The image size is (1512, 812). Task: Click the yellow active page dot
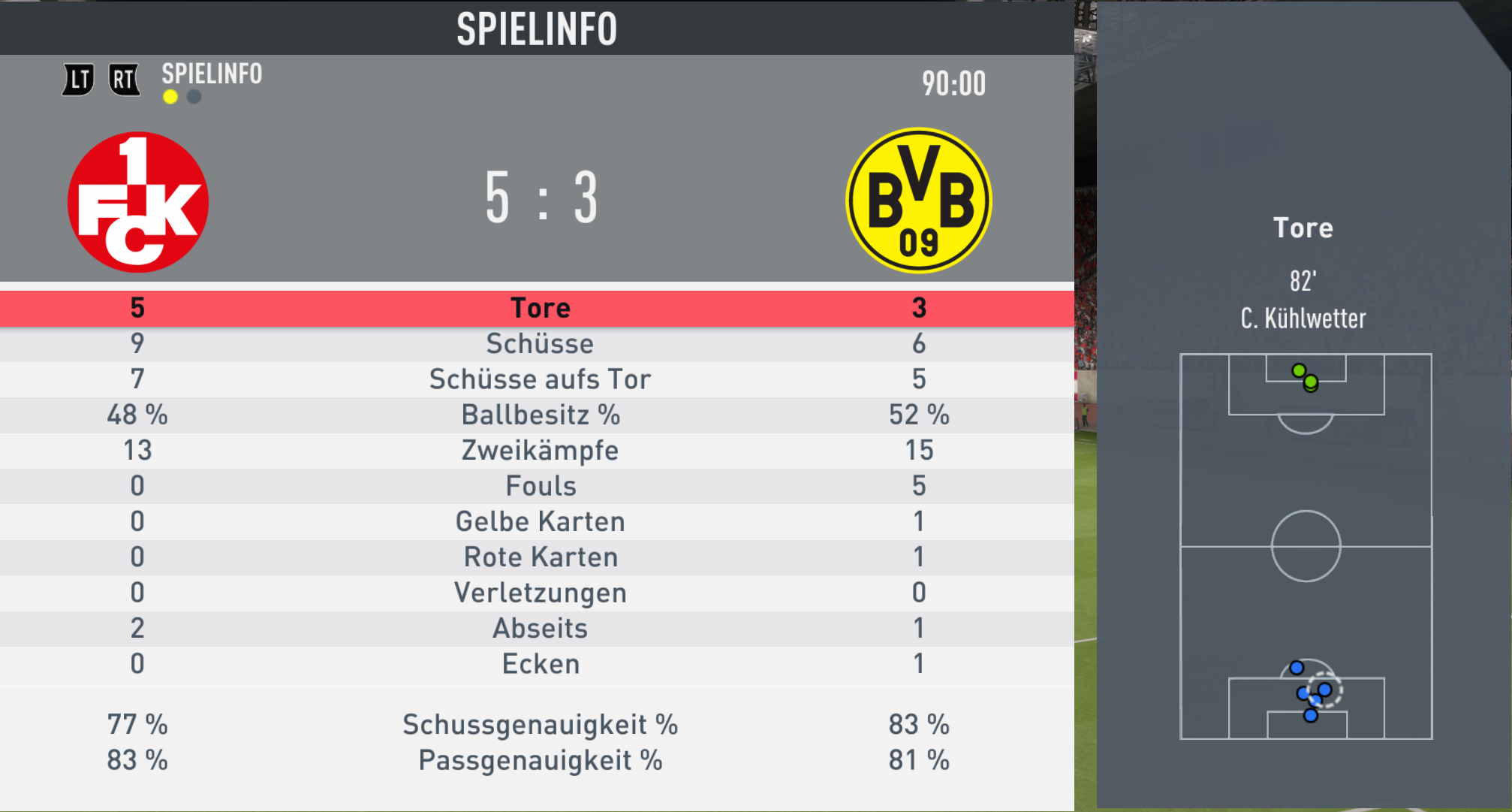point(170,97)
